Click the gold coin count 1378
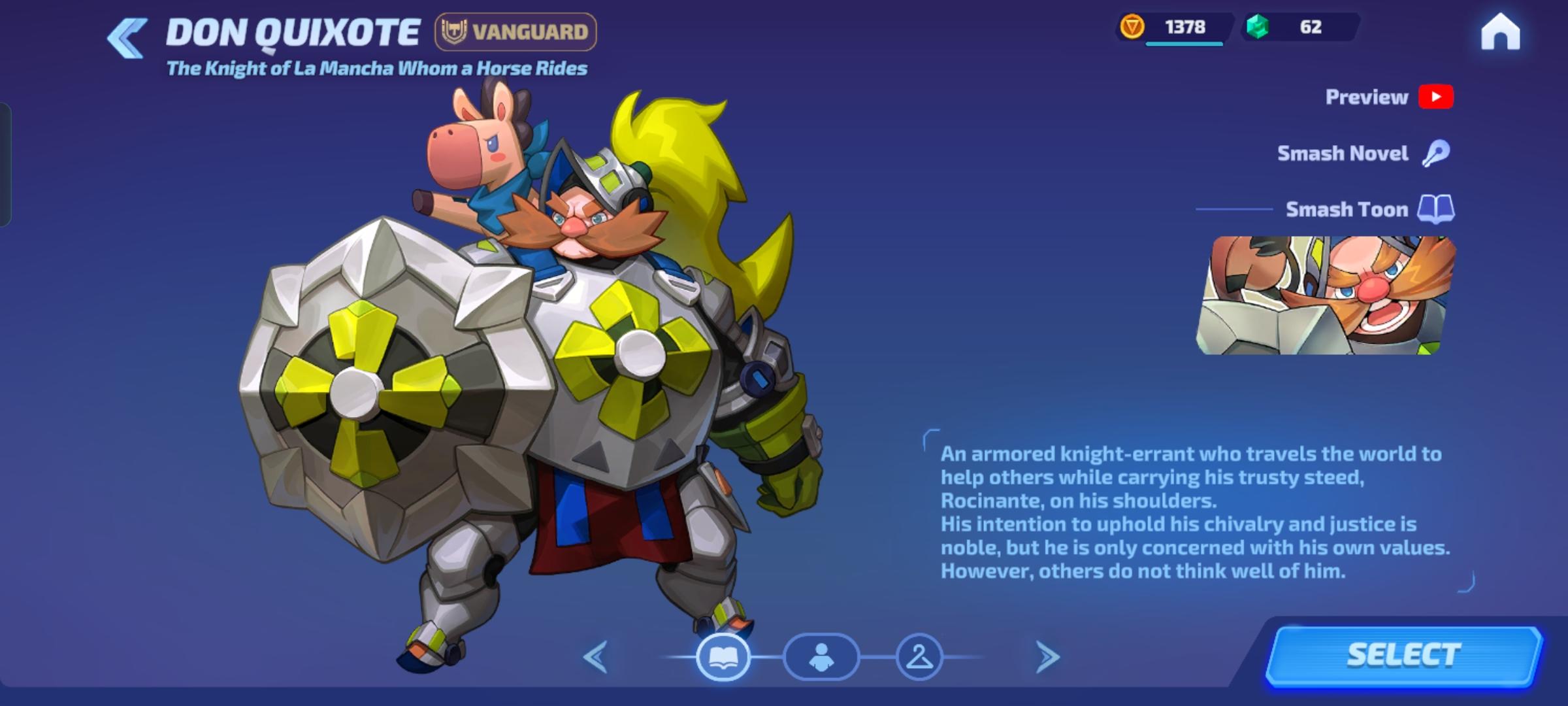The width and height of the screenshot is (1568, 706). click(1184, 27)
